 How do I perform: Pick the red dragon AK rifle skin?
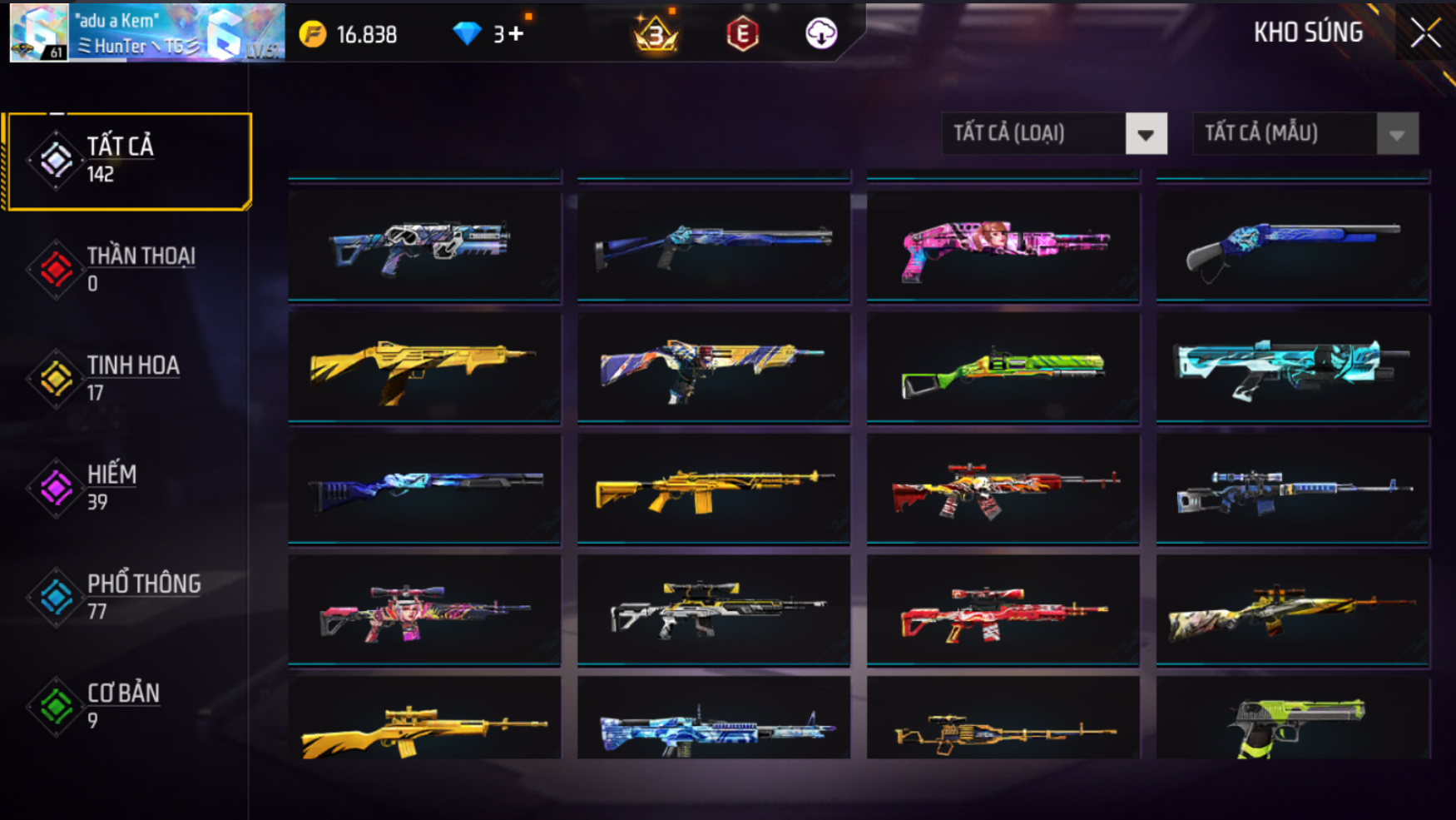1003,490
